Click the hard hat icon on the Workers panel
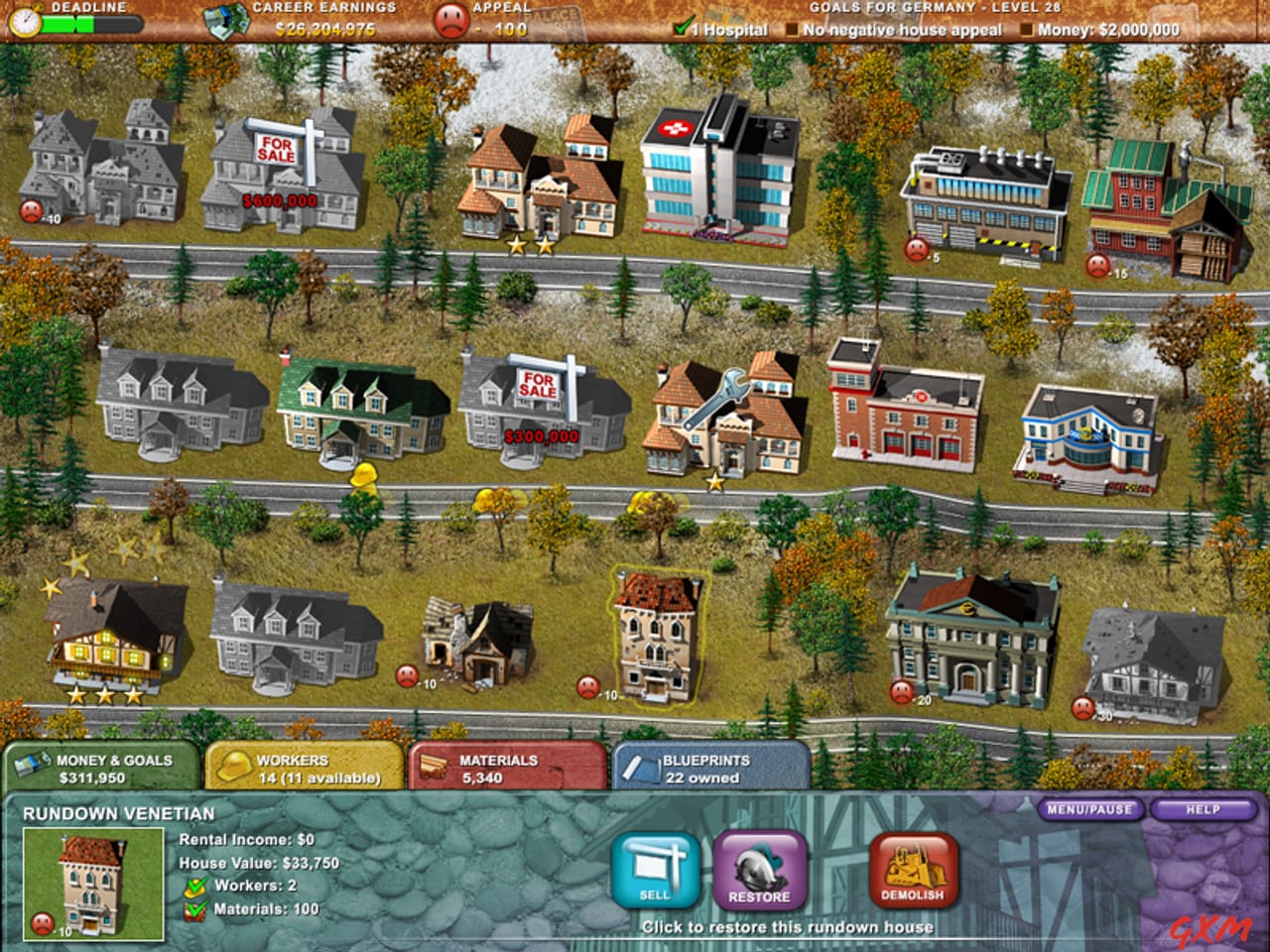Screen dimensions: 1270x952 click(234, 764)
